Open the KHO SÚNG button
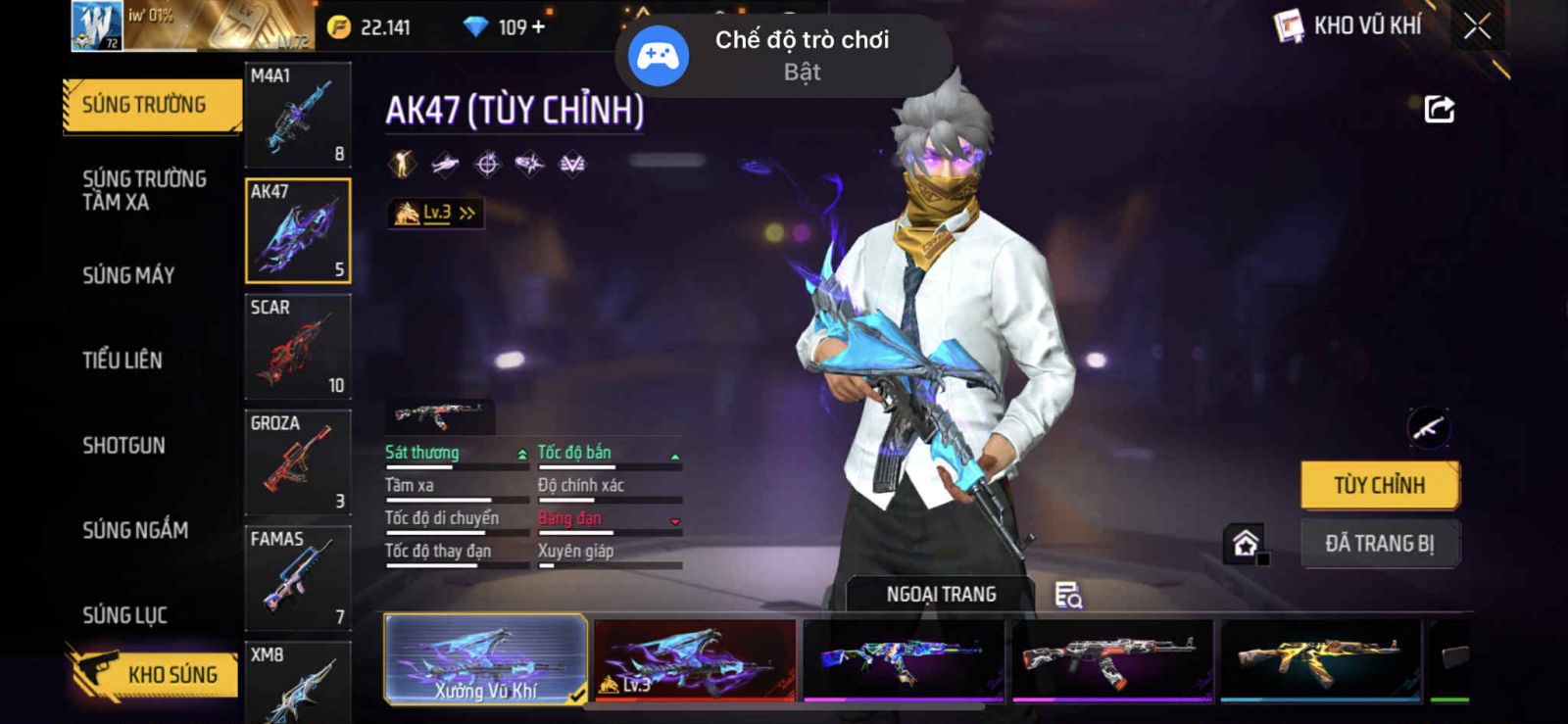The height and width of the screenshot is (724, 1568). pyautogui.click(x=155, y=674)
